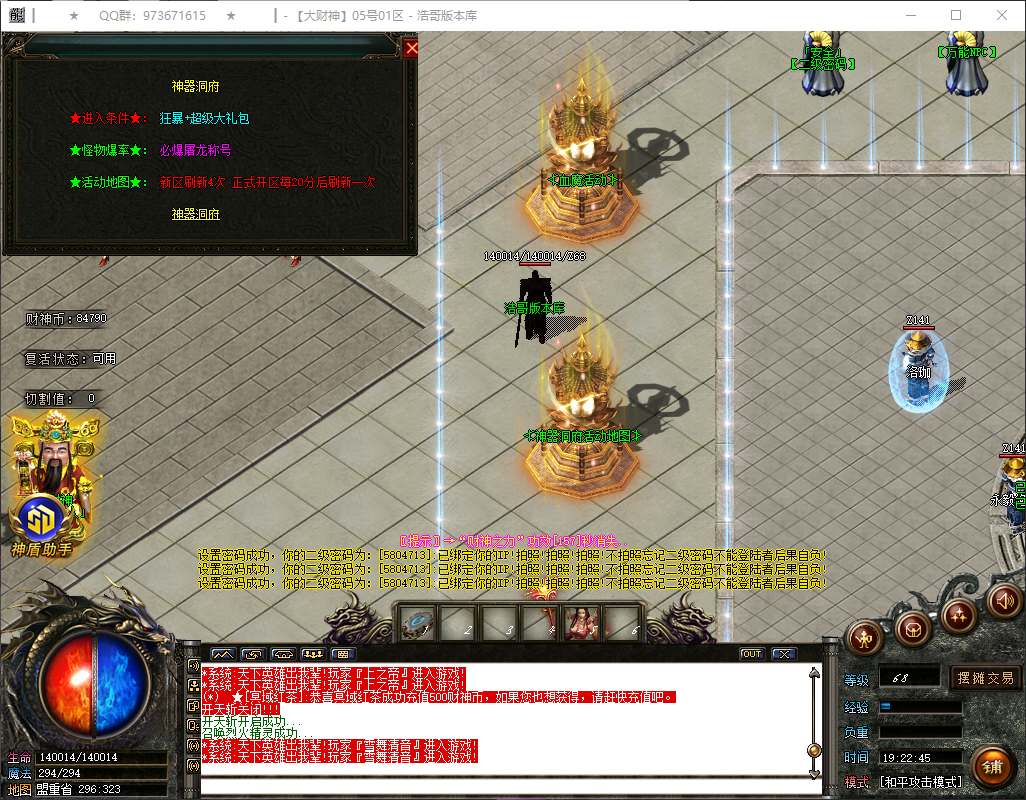Select the female portrait item in hotbar slot 5
1026x800 pixels.
coord(580,624)
